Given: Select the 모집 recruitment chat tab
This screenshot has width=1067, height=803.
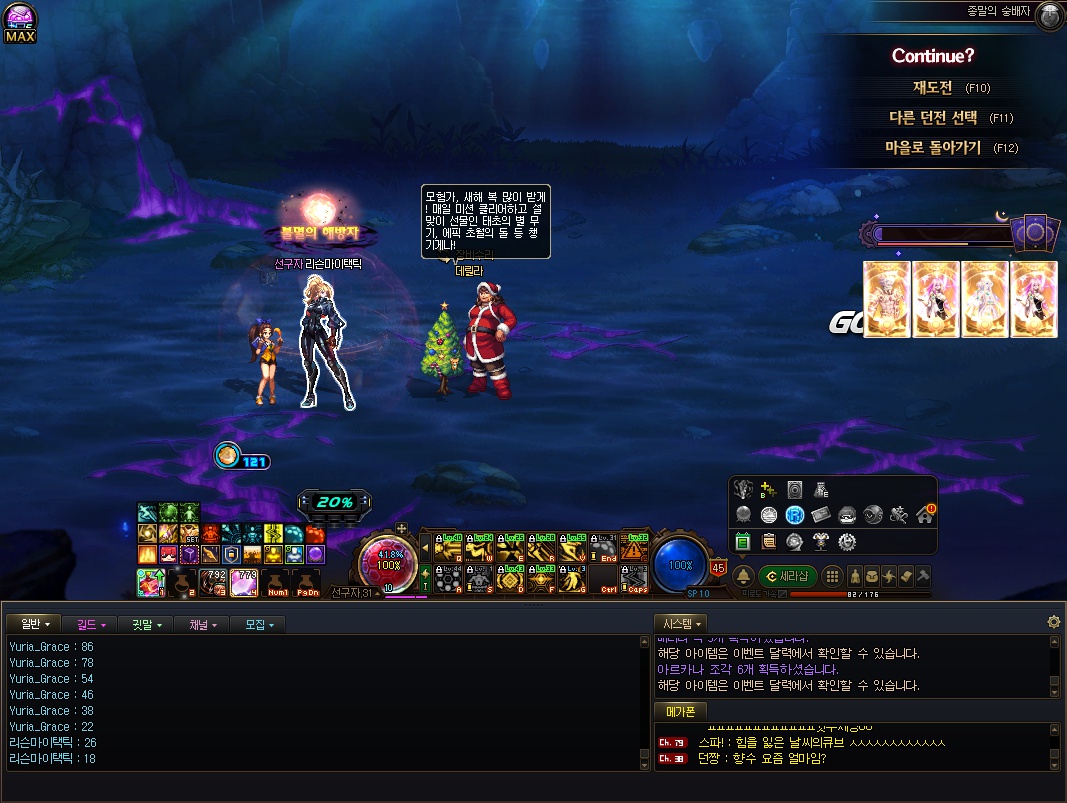Looking at the screenshot, I should click(258, 624).
